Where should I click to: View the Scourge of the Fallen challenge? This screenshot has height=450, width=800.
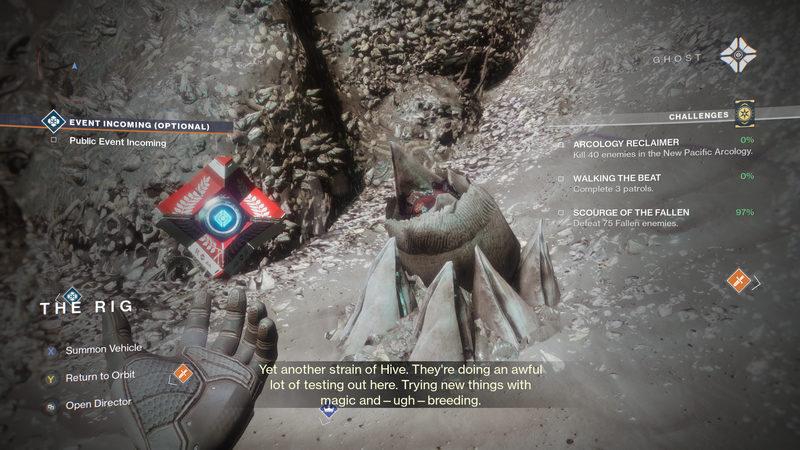pyautogui.click(x=630, y=212)
